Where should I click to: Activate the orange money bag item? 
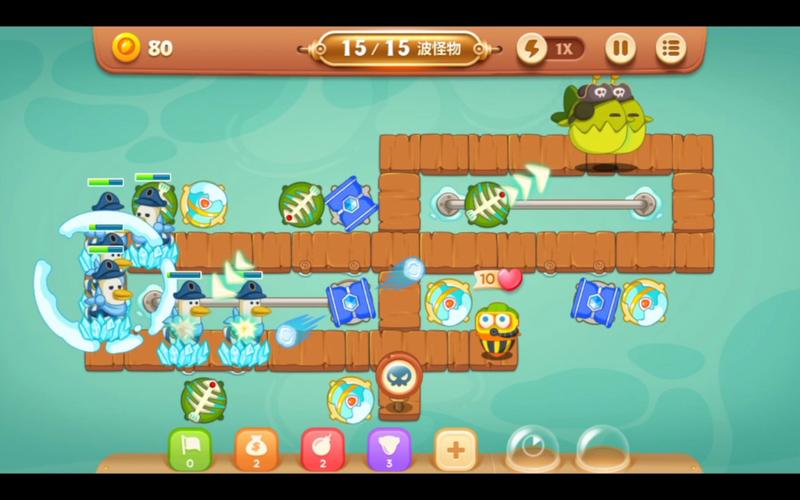256,448
